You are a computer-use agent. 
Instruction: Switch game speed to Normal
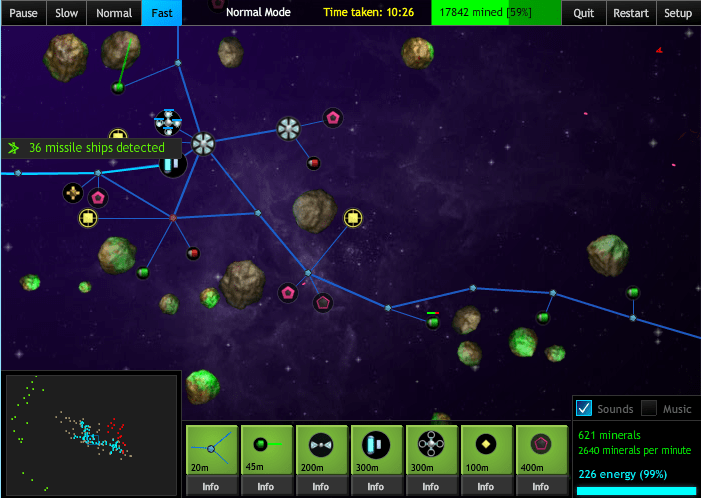(114, 13)
